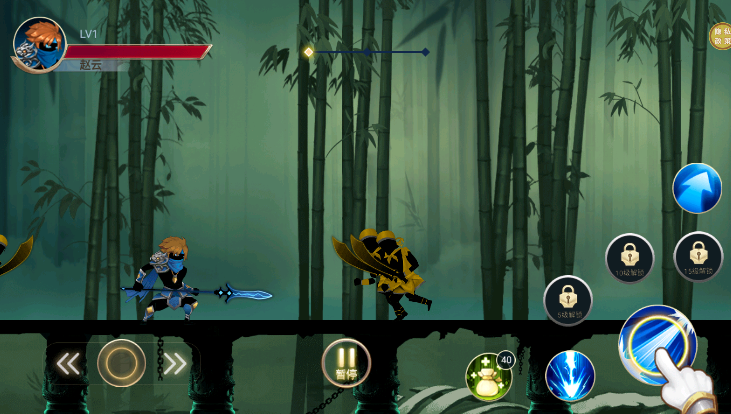Tap the round joystick center ring
This screenshot has width=731, height=414.
[x=121, y=363]
